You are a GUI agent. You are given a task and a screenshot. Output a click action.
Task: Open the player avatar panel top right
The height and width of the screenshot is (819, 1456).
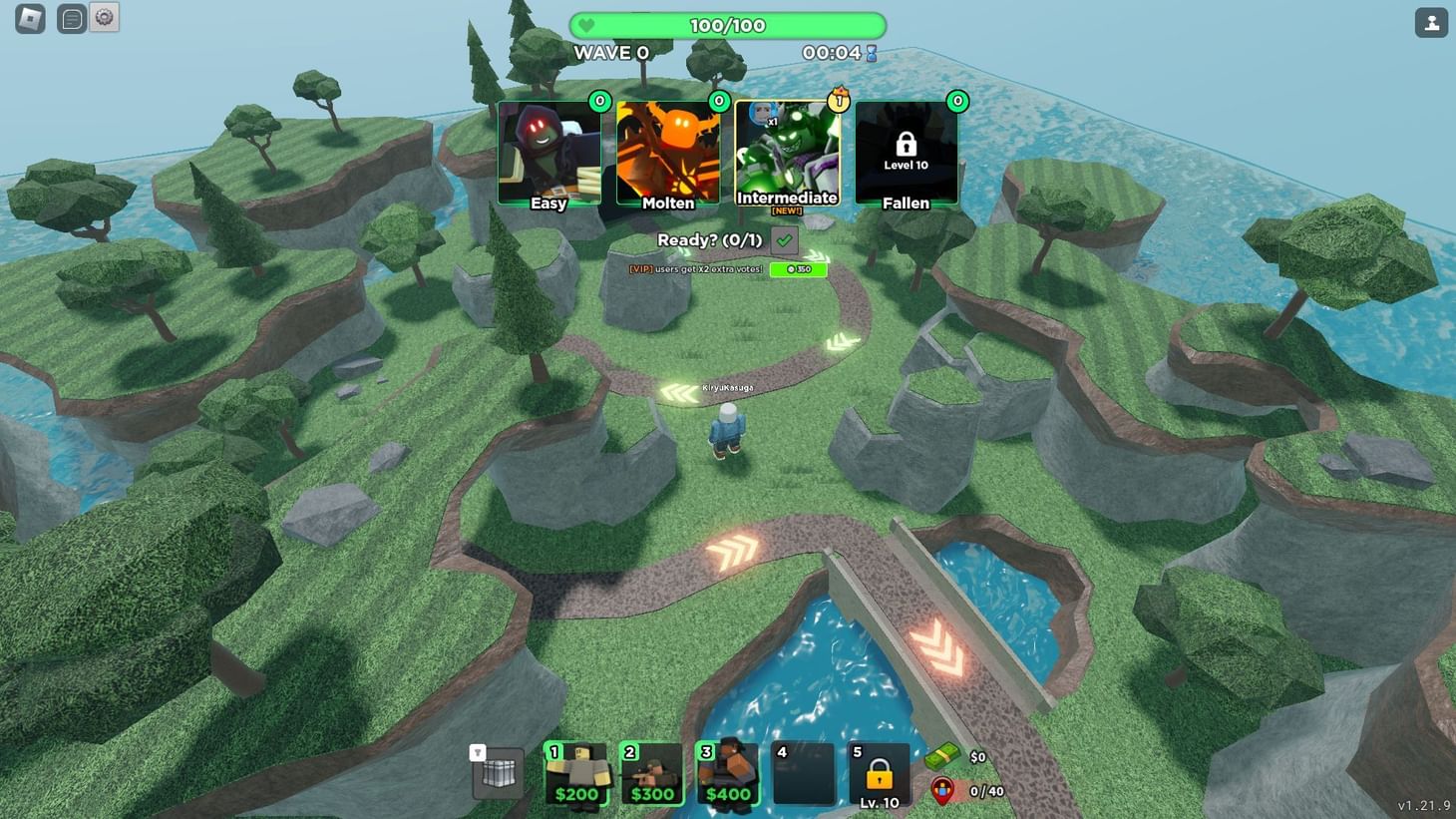(1431, 21)
